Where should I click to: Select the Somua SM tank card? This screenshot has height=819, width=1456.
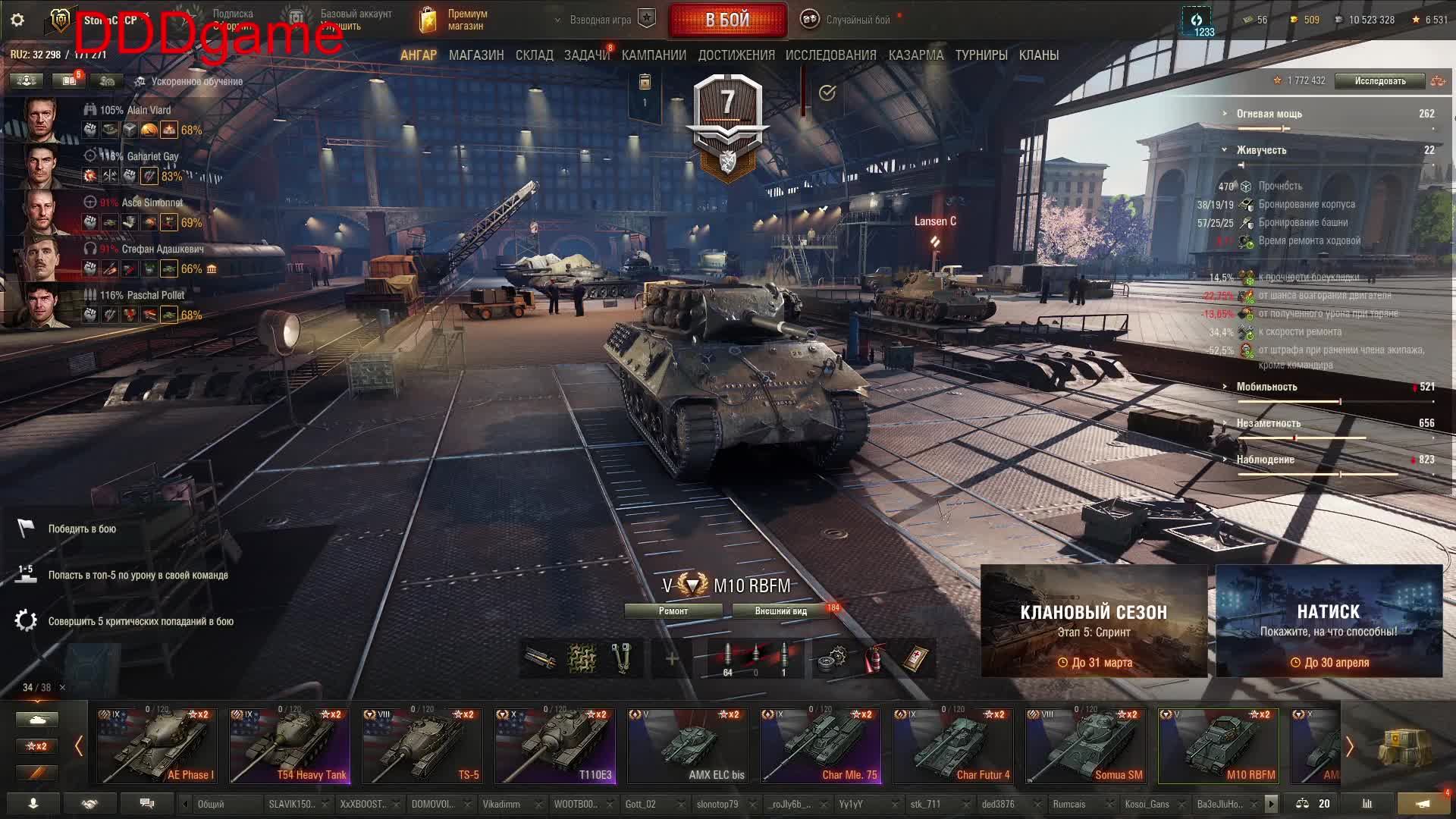coord(1086,747)
